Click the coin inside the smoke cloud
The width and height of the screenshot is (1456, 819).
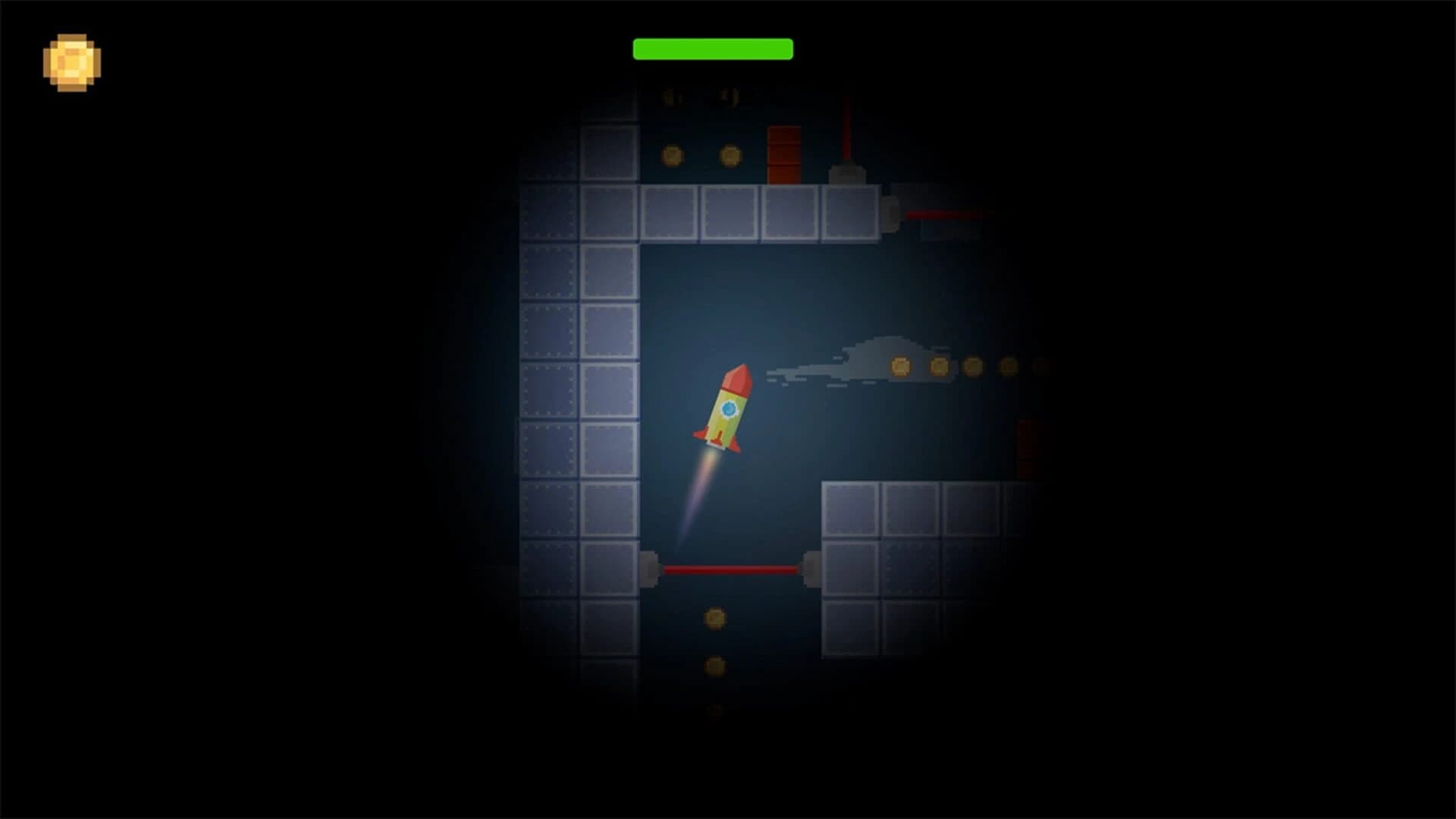pos(900,366)
